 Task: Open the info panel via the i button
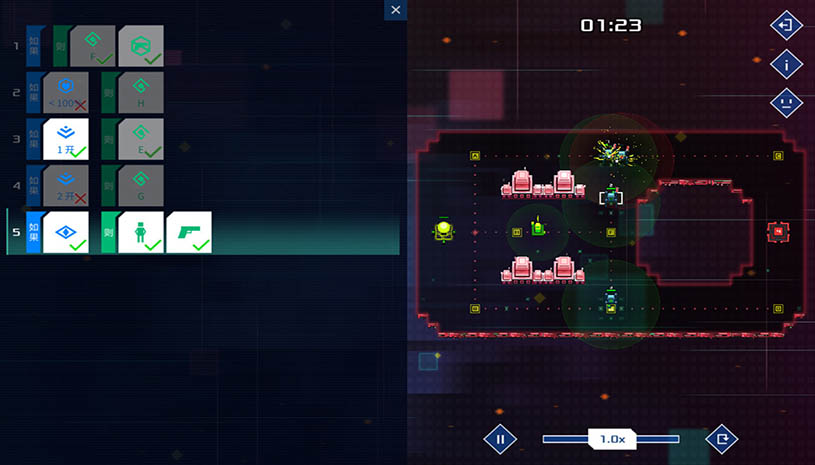click(x=787, y=64)
